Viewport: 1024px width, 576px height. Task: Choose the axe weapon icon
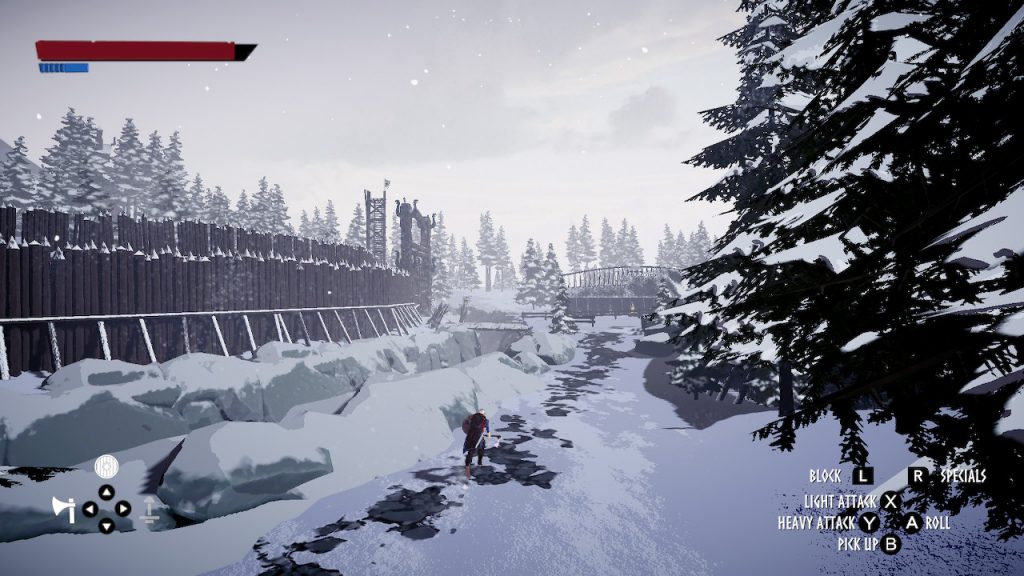[x=63, y=509]
